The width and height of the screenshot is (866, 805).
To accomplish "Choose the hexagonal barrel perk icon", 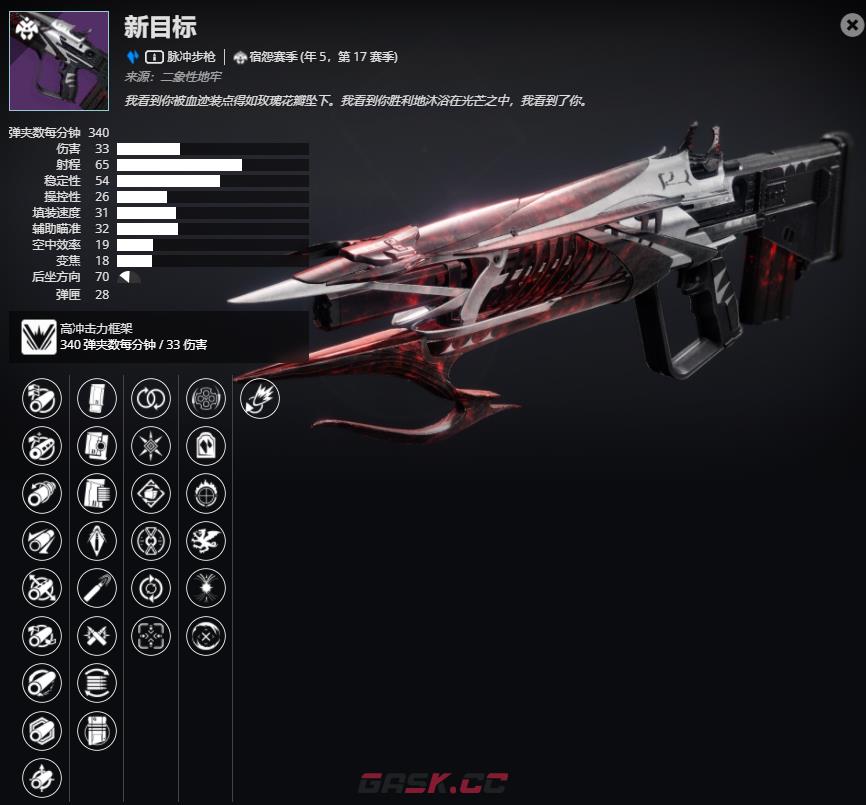I will pyautogui.click(x=41, y=730).
